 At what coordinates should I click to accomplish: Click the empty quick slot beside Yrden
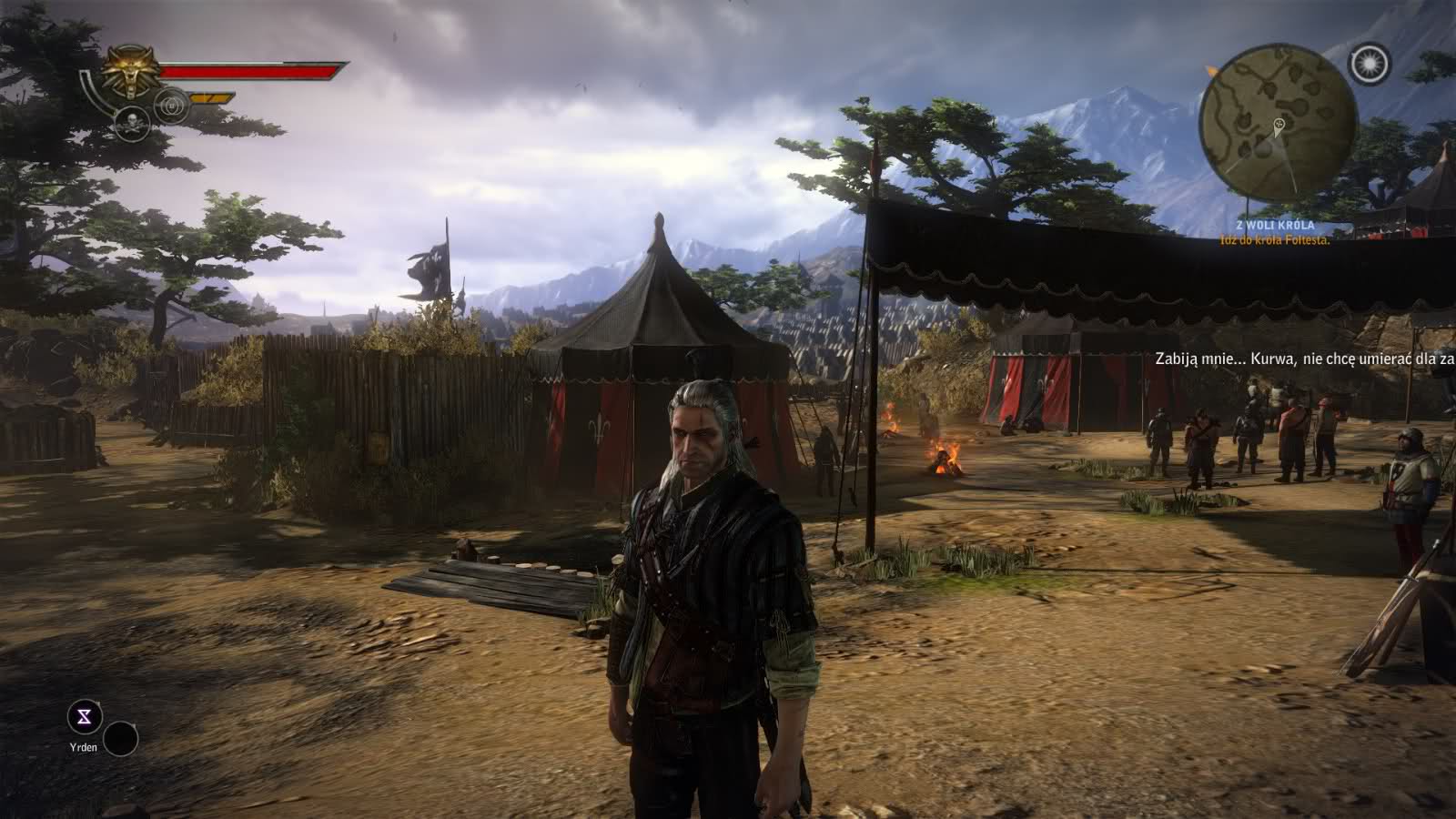[x=120, y=739]
